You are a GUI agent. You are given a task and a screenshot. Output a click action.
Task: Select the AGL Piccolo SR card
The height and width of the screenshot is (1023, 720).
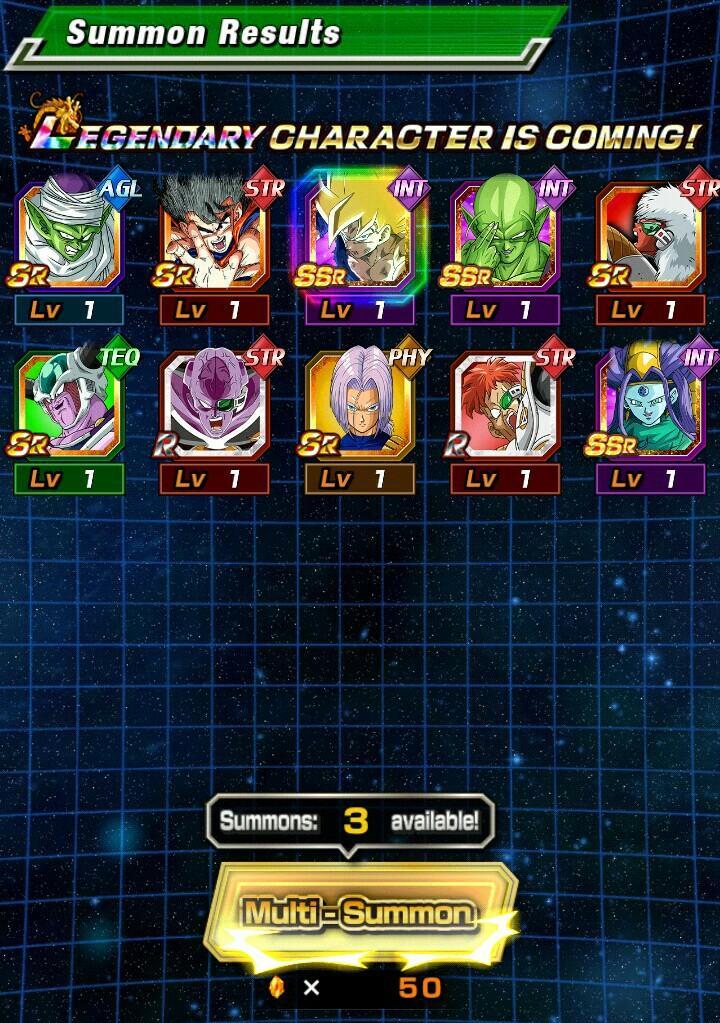[69, 237]
